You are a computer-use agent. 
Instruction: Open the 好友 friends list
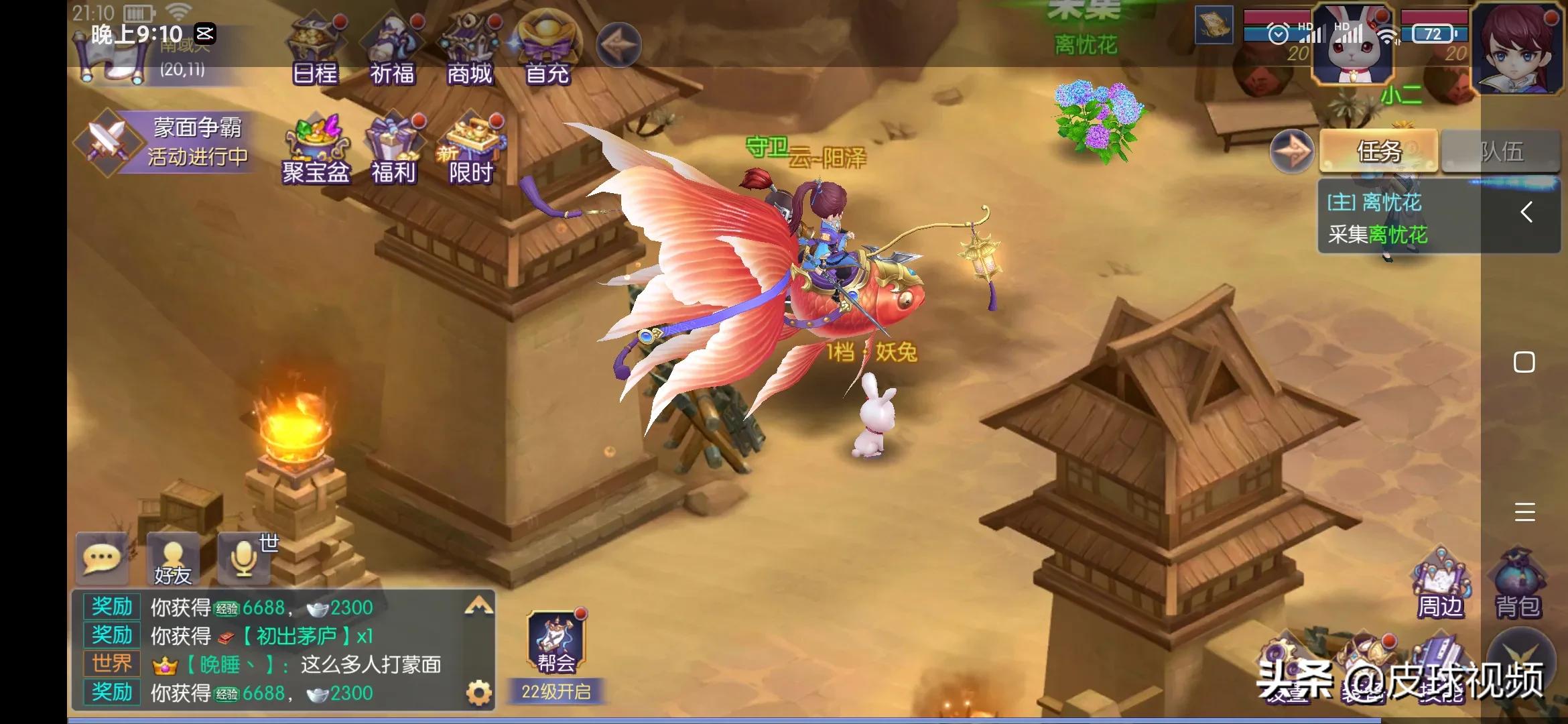tap(173, 559)
